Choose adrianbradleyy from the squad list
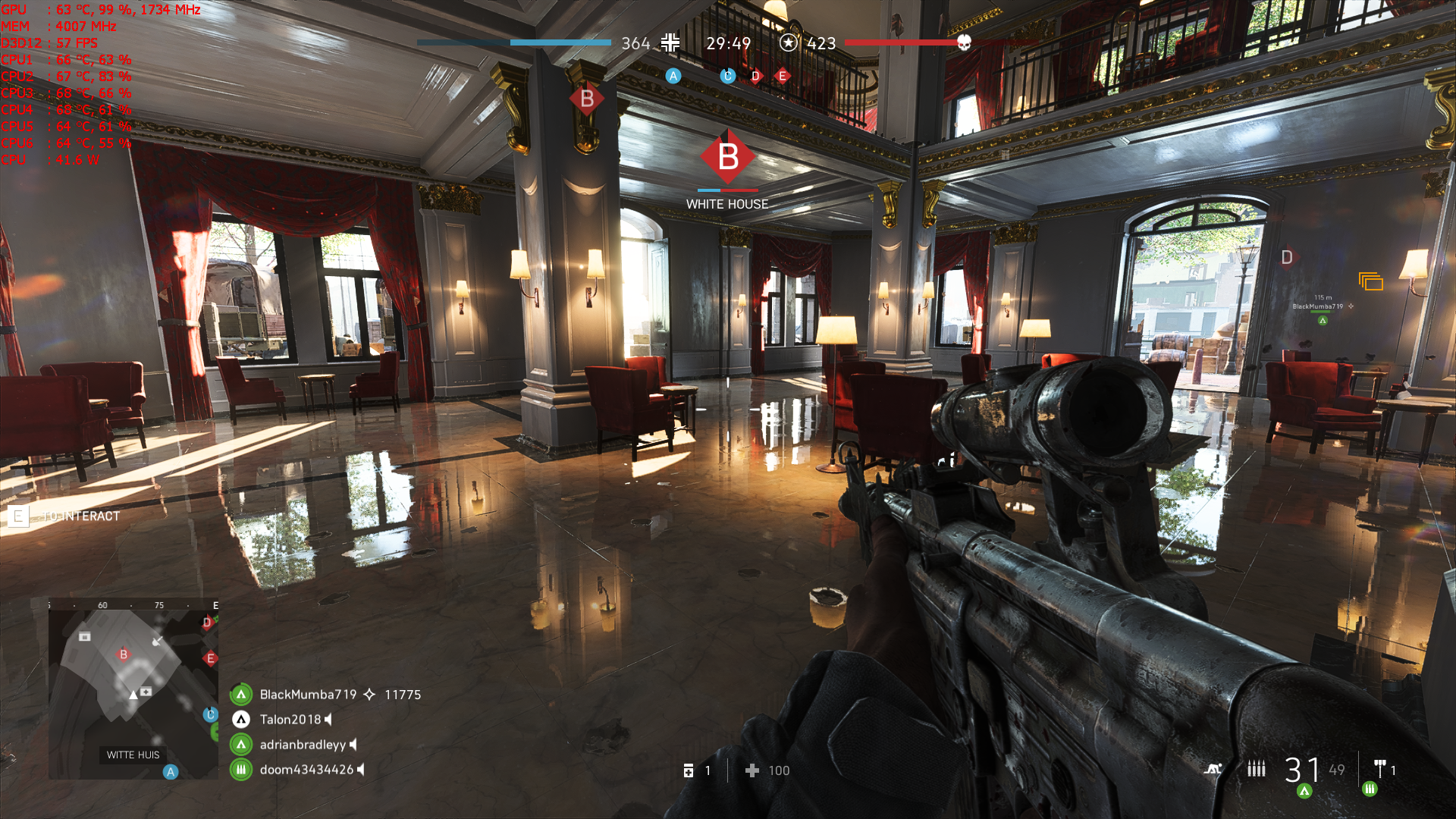Image resolution: width=1456 pixels, height=819 pixels. click(x=303, y=745)
